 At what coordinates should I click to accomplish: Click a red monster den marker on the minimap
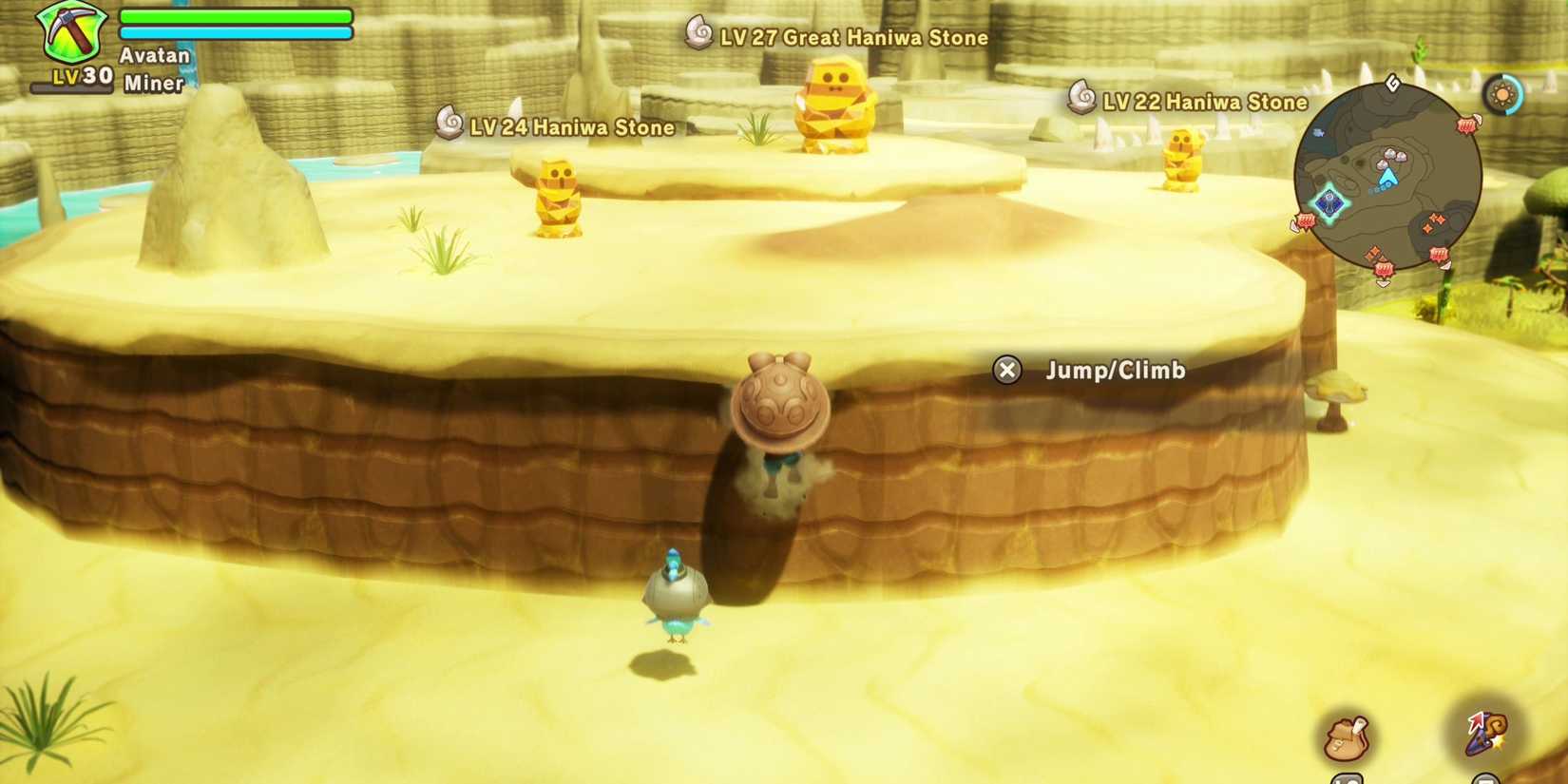click(1466, 124)
